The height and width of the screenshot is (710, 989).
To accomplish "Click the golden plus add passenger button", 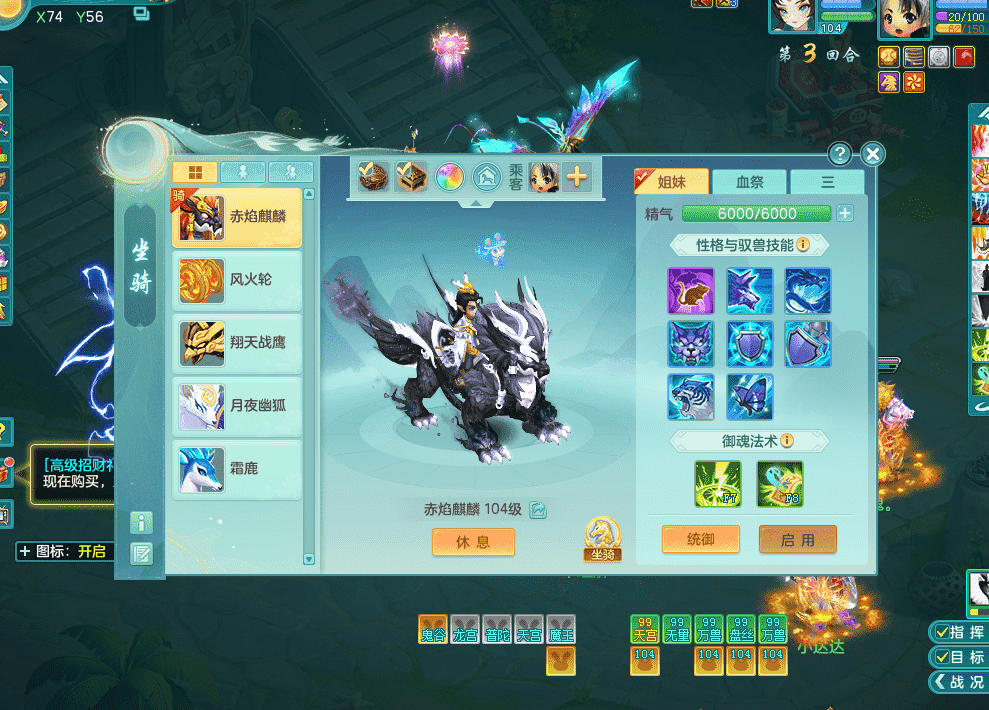I will tap(577, 177).
